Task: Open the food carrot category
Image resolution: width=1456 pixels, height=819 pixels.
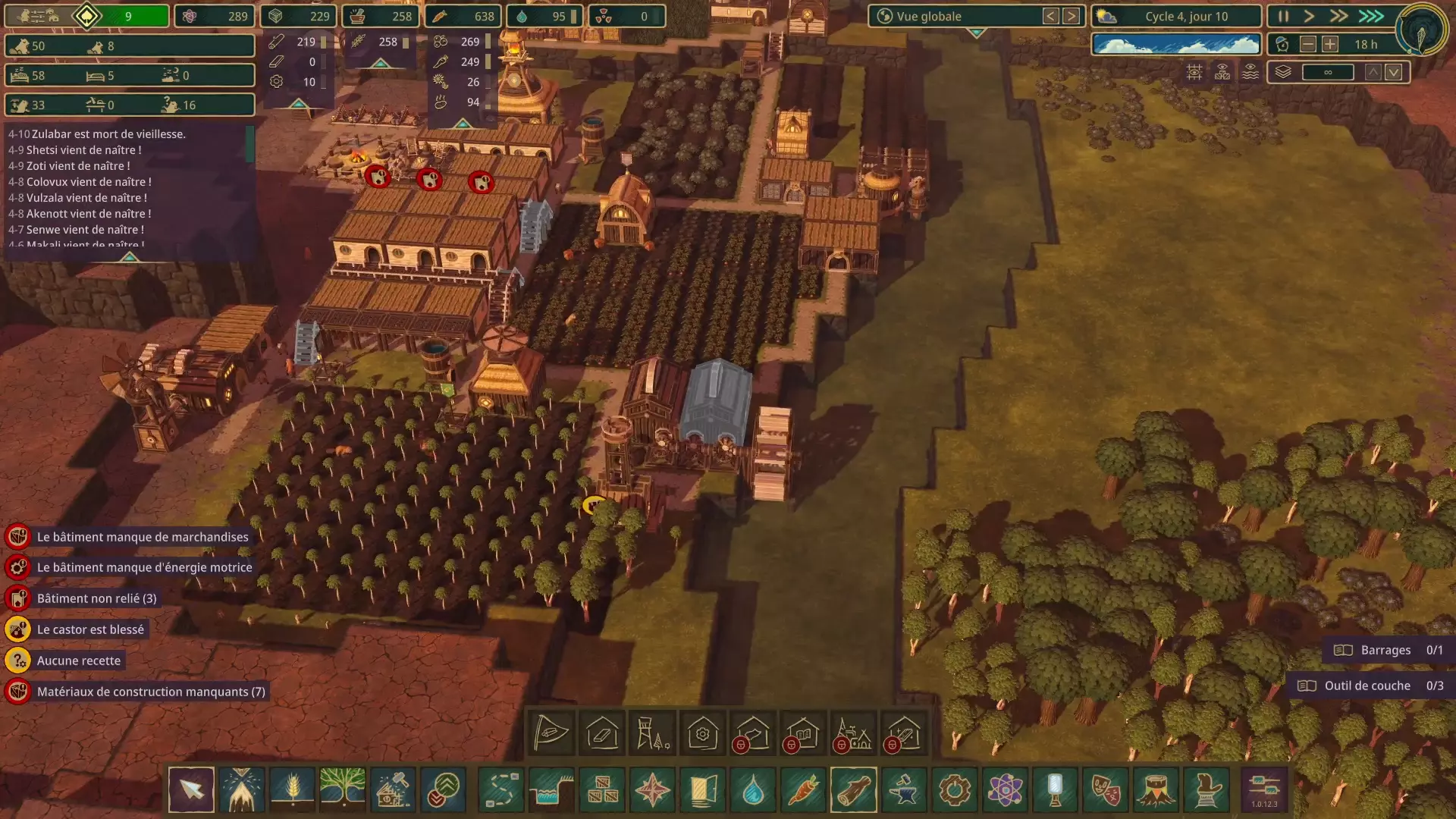Action: point(803,790)
